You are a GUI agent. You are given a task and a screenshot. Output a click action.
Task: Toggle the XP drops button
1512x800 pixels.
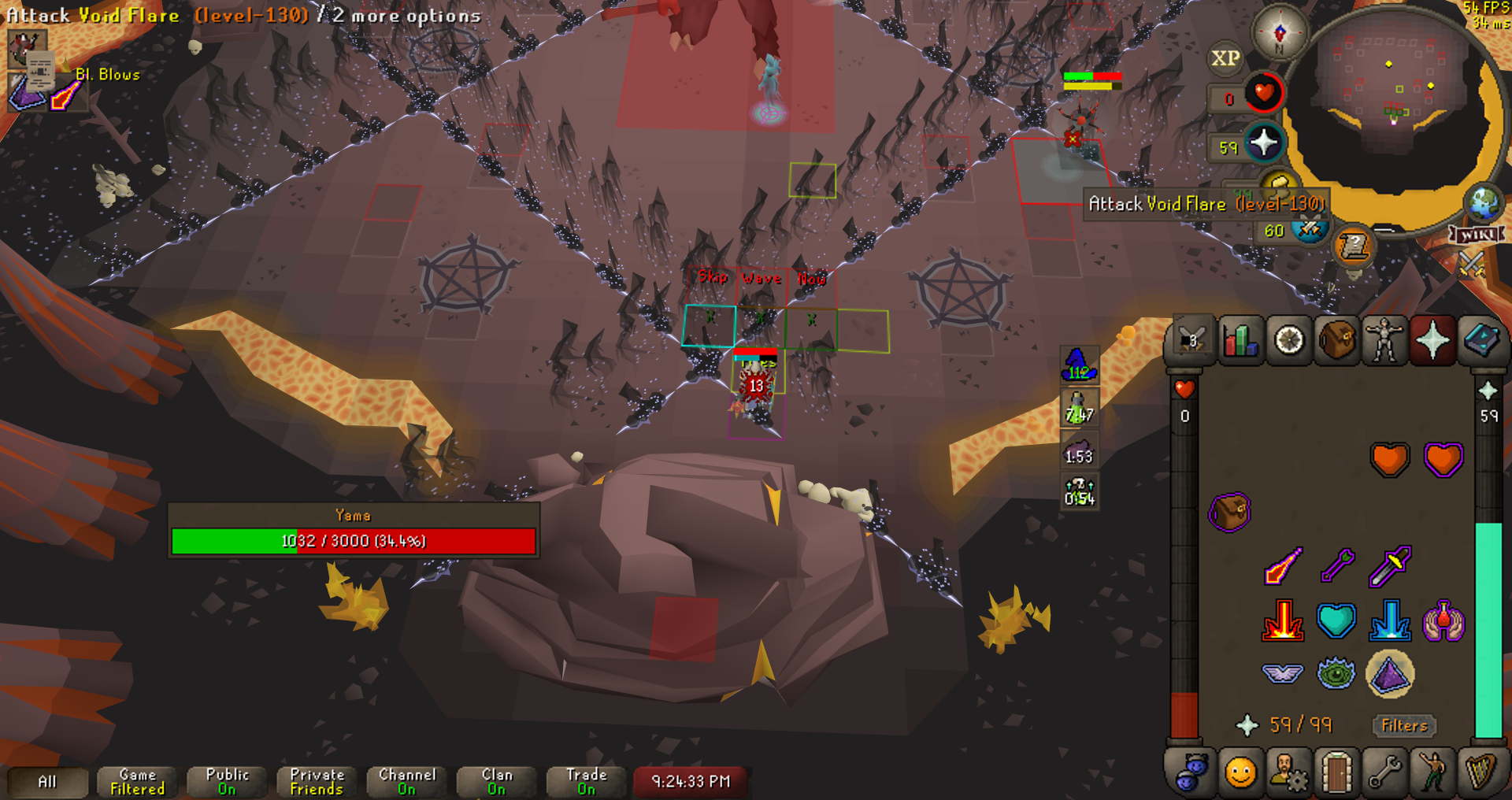tap(1225, 58)
